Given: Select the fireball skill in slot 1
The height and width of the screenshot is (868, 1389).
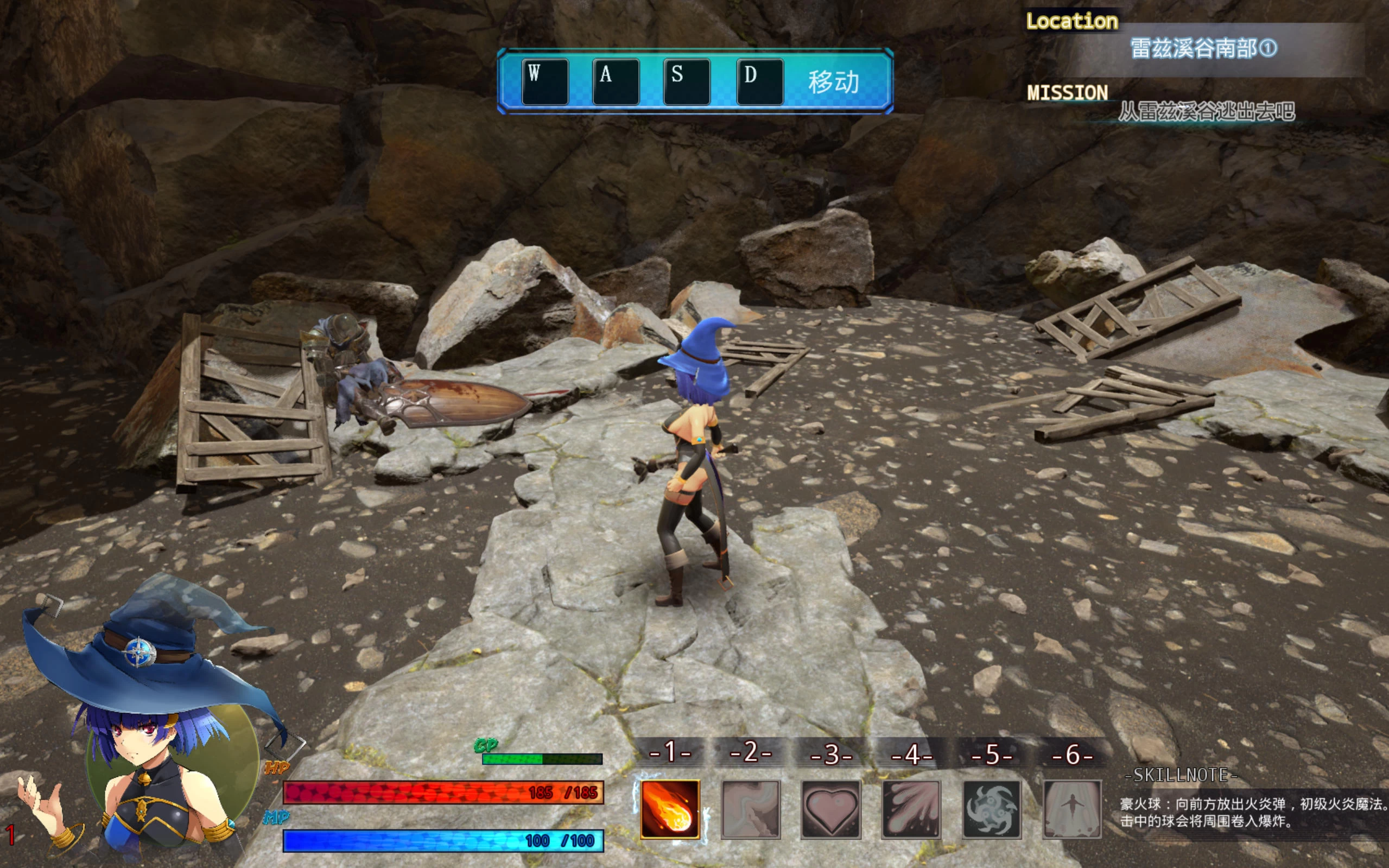Looking at the screenshot, I should pyautogui.click(x=670, y=809).
